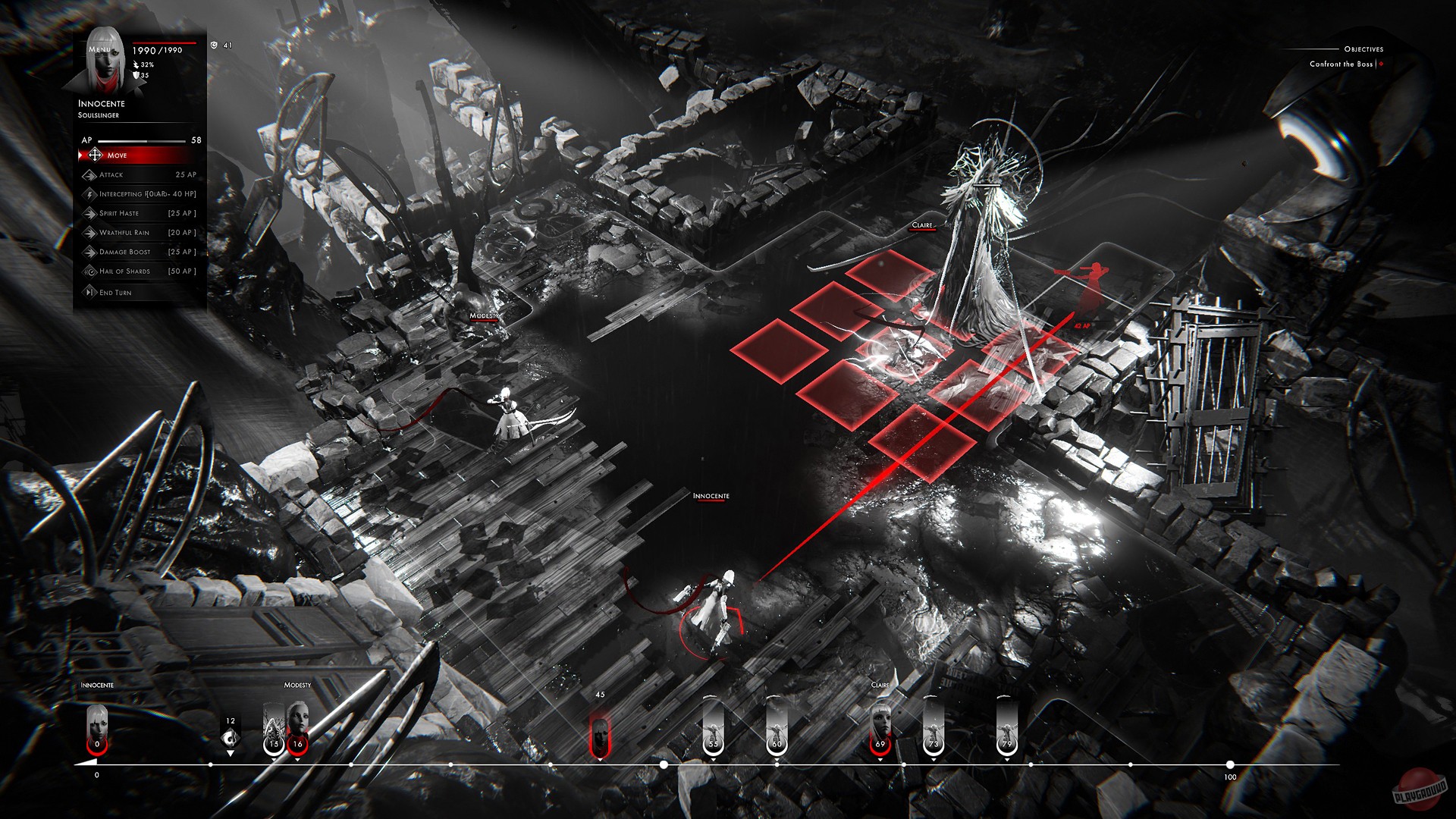Viewport: 1456px width, 819px height.
Task: Open the Menu on Innocente's portrait
Action: point(98,49)
